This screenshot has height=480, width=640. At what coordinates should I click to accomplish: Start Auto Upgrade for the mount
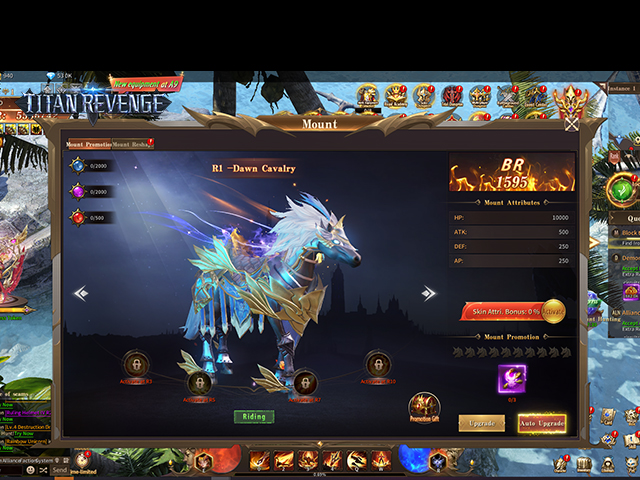point(542,423)
